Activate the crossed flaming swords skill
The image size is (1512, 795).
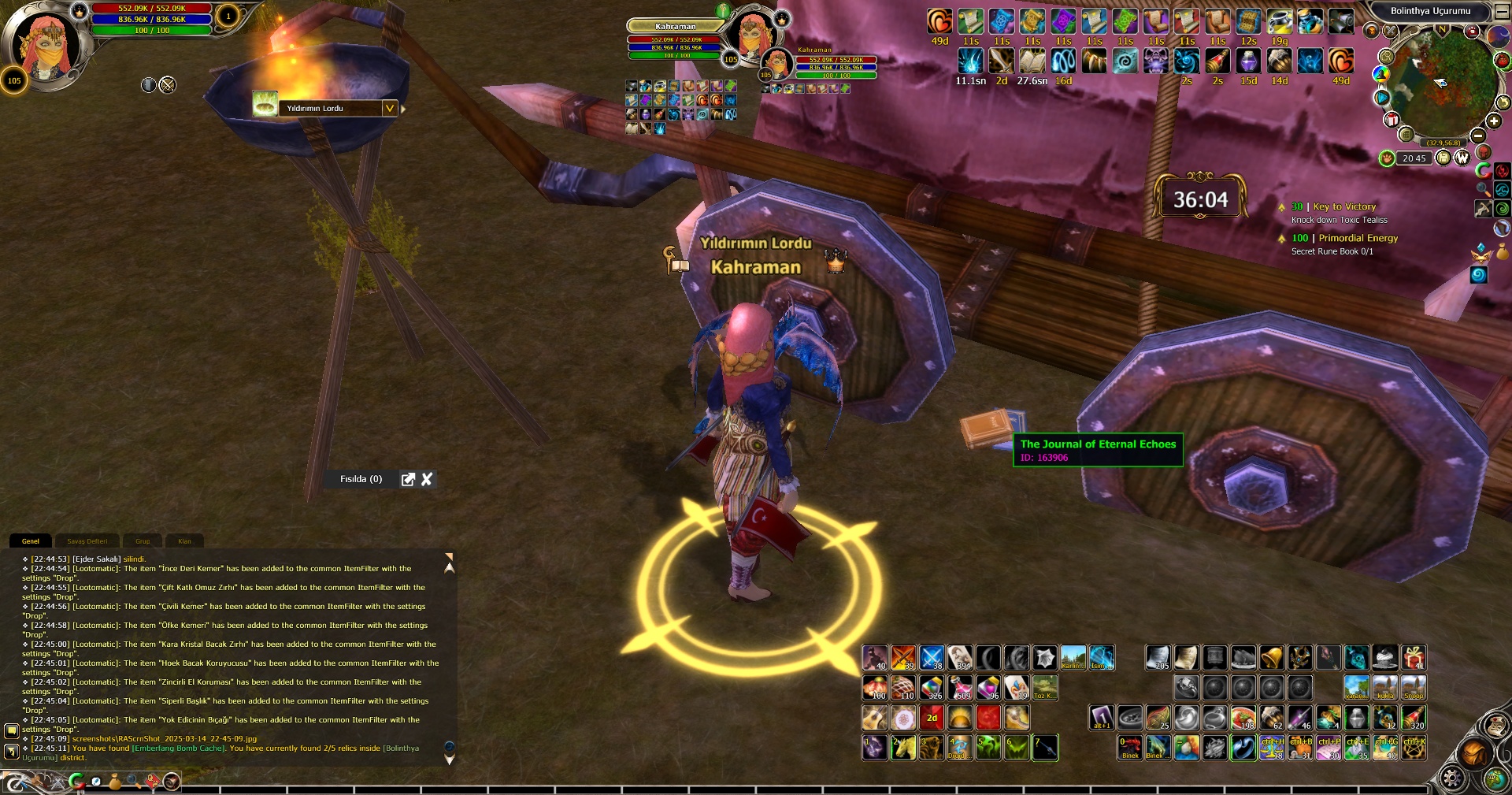click(903, 657)
